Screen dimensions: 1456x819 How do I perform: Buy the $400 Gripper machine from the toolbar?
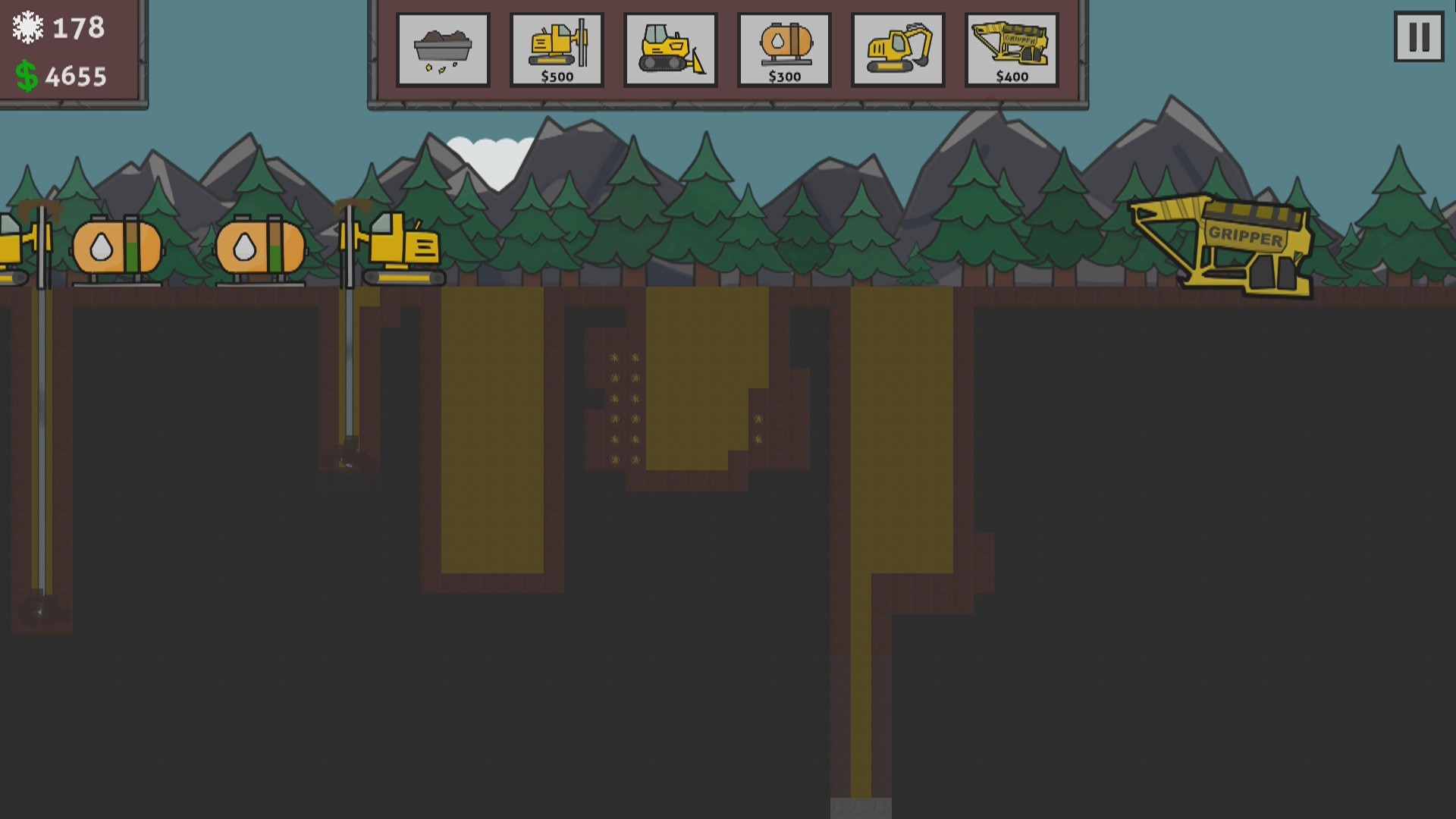[1010, 49]
